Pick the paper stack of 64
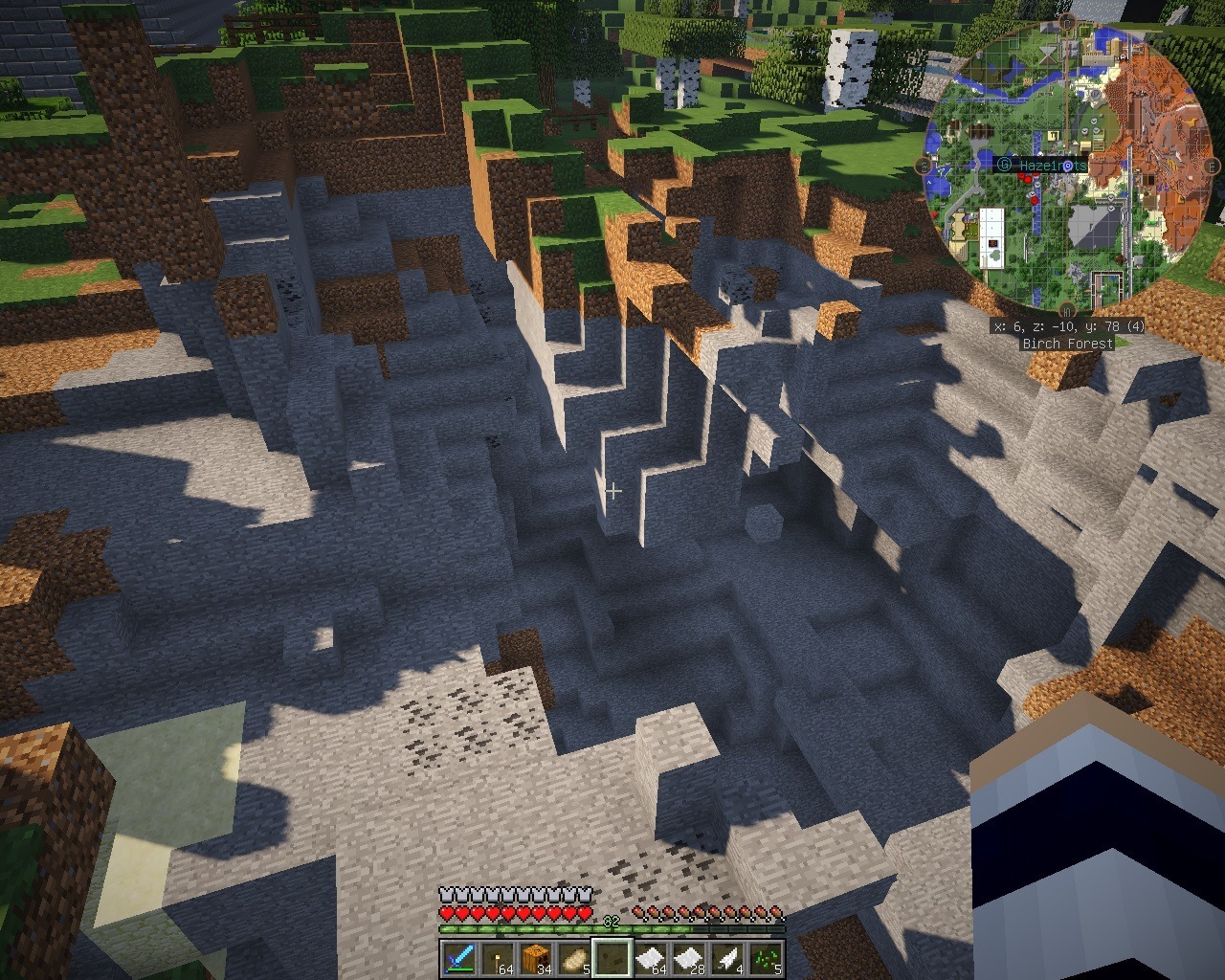This screenshot has width=1225, height=980. 650,956
